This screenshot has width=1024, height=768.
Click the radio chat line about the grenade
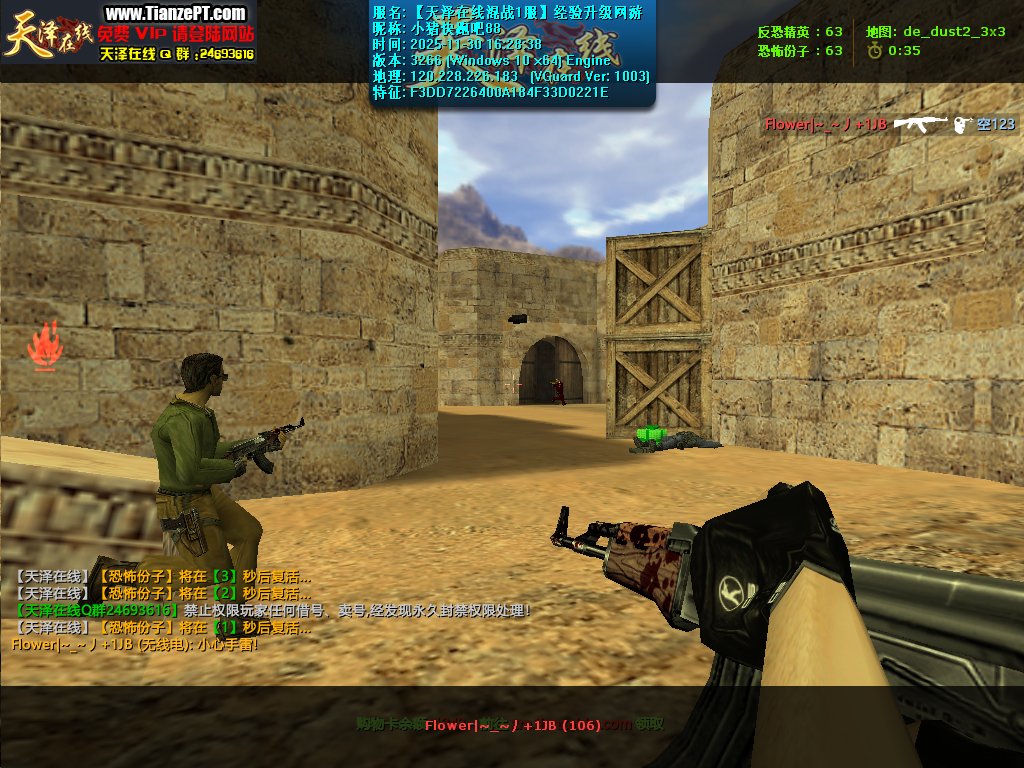[x=134, y=645]
